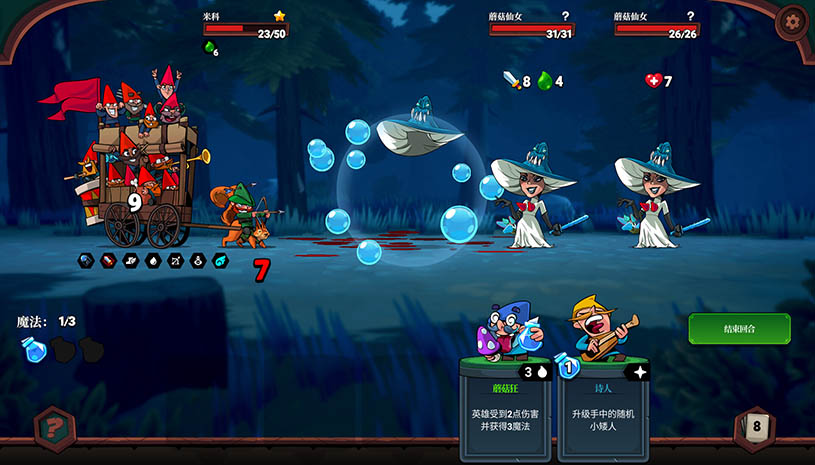Inspect the bow and arrow relic icon
The height and width of the screenshot is (465, 815).
(176, 261)
